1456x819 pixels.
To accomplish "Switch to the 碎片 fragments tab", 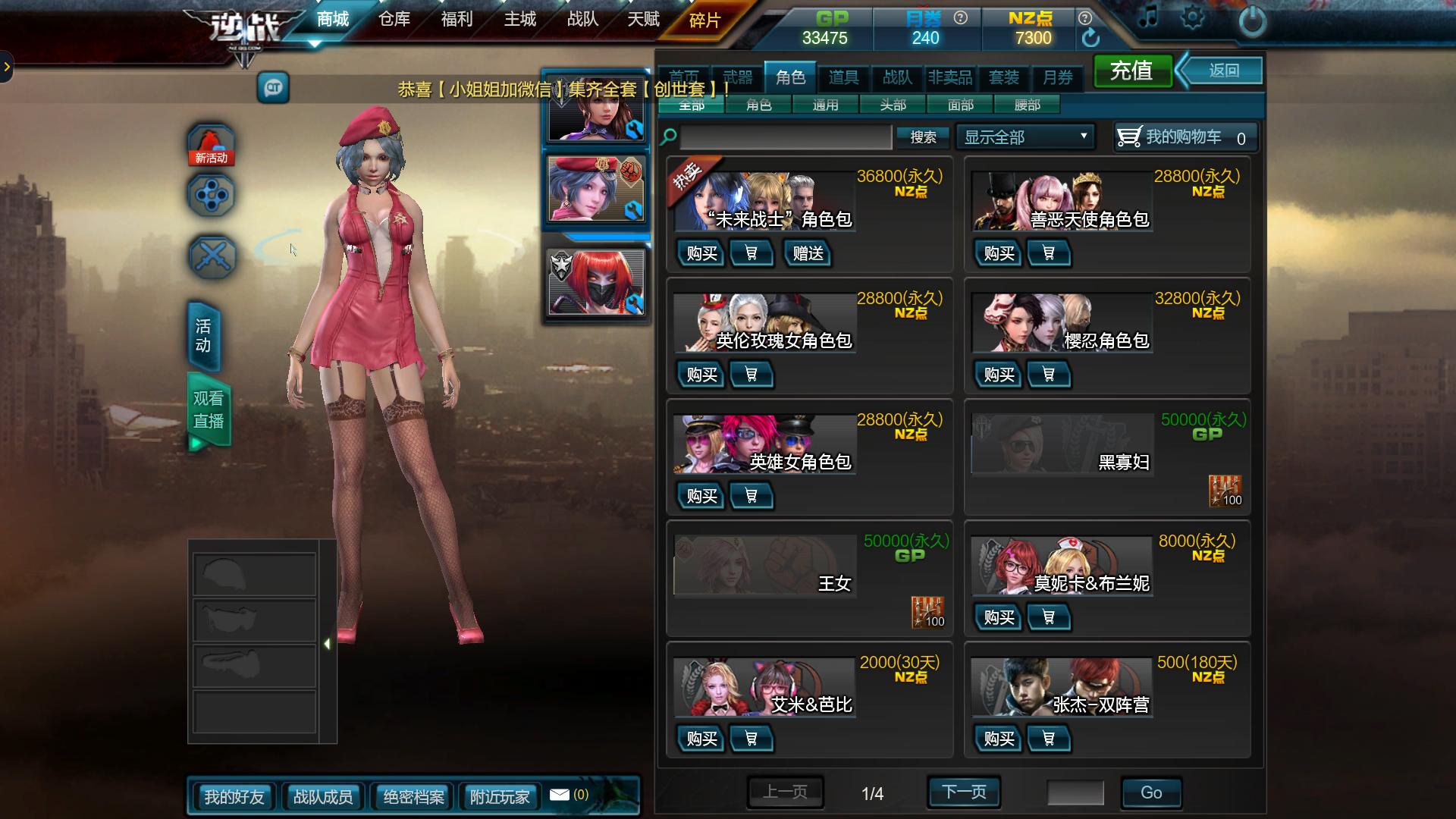I will pos(704,20).
